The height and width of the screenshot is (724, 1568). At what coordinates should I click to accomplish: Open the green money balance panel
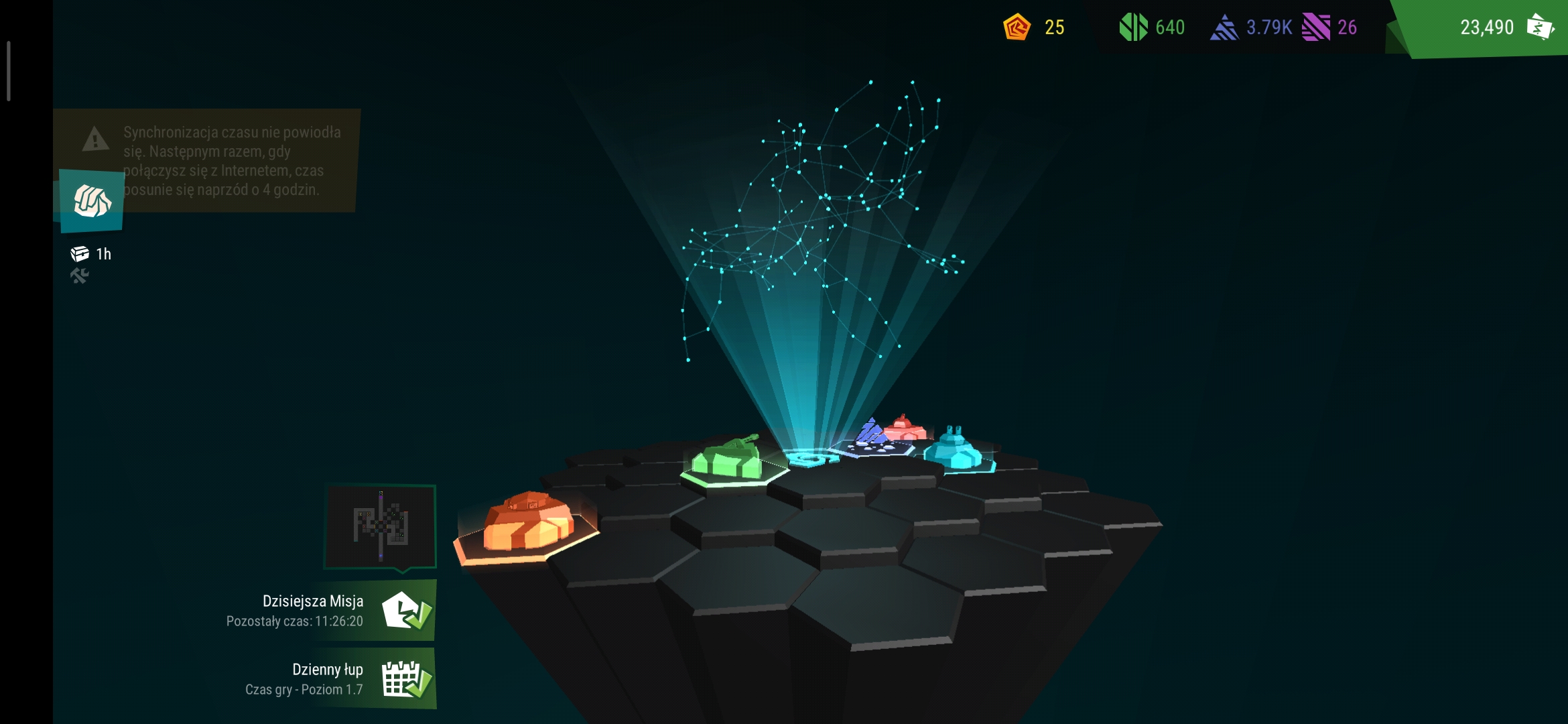pos(1488,27)
